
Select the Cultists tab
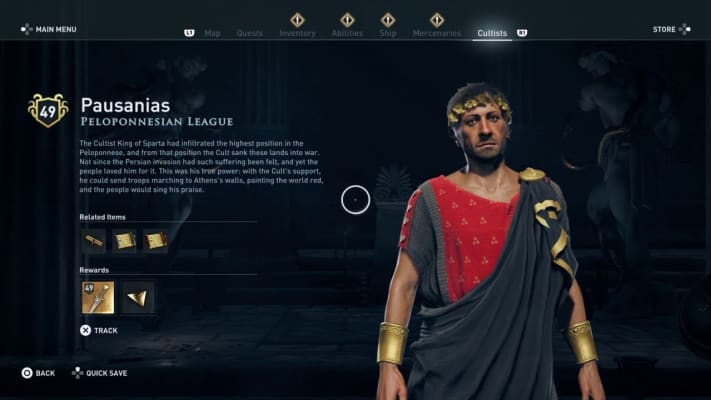pos(492,33)
